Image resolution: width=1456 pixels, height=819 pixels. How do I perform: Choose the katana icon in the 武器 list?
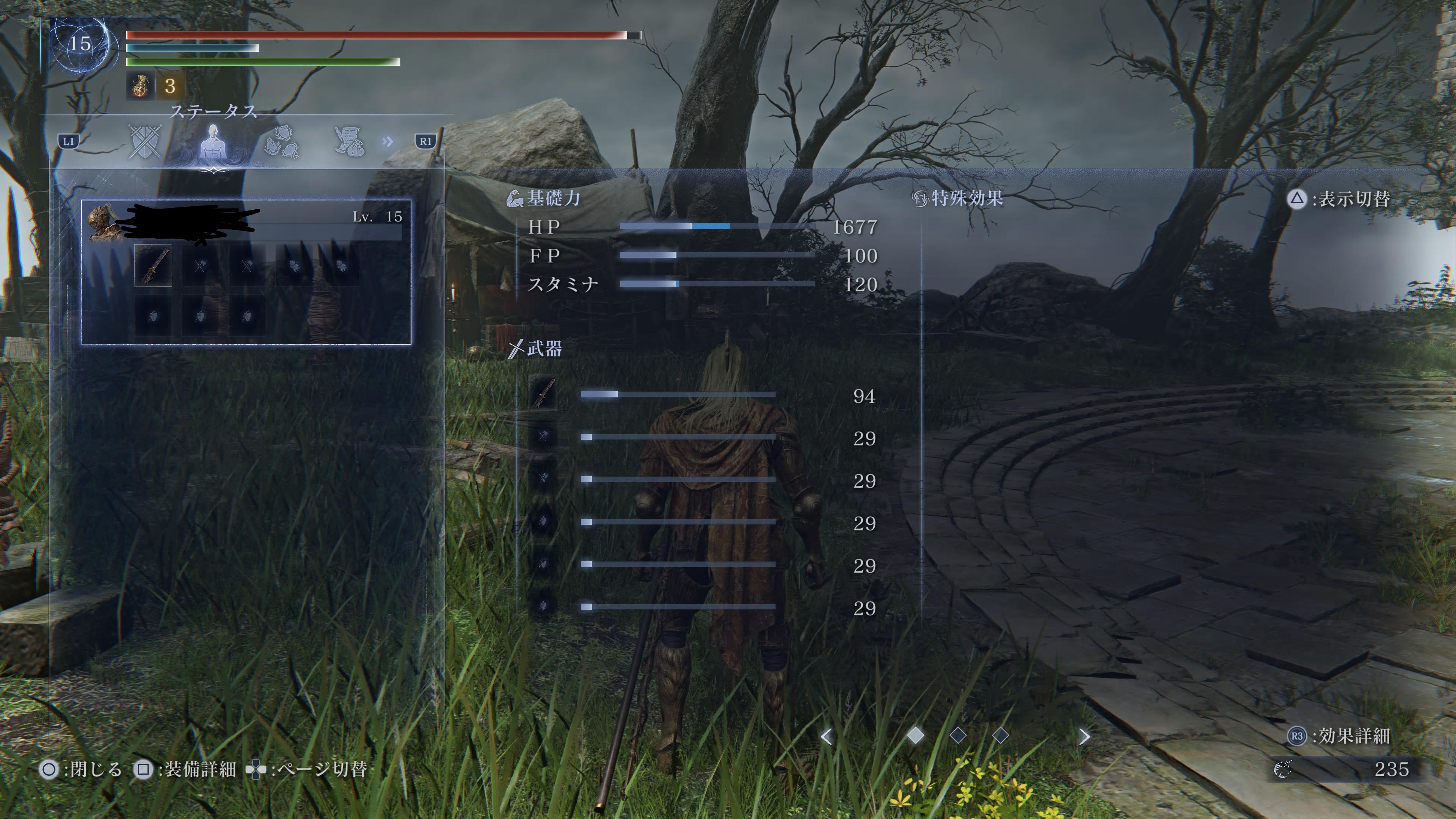point(543,393)
